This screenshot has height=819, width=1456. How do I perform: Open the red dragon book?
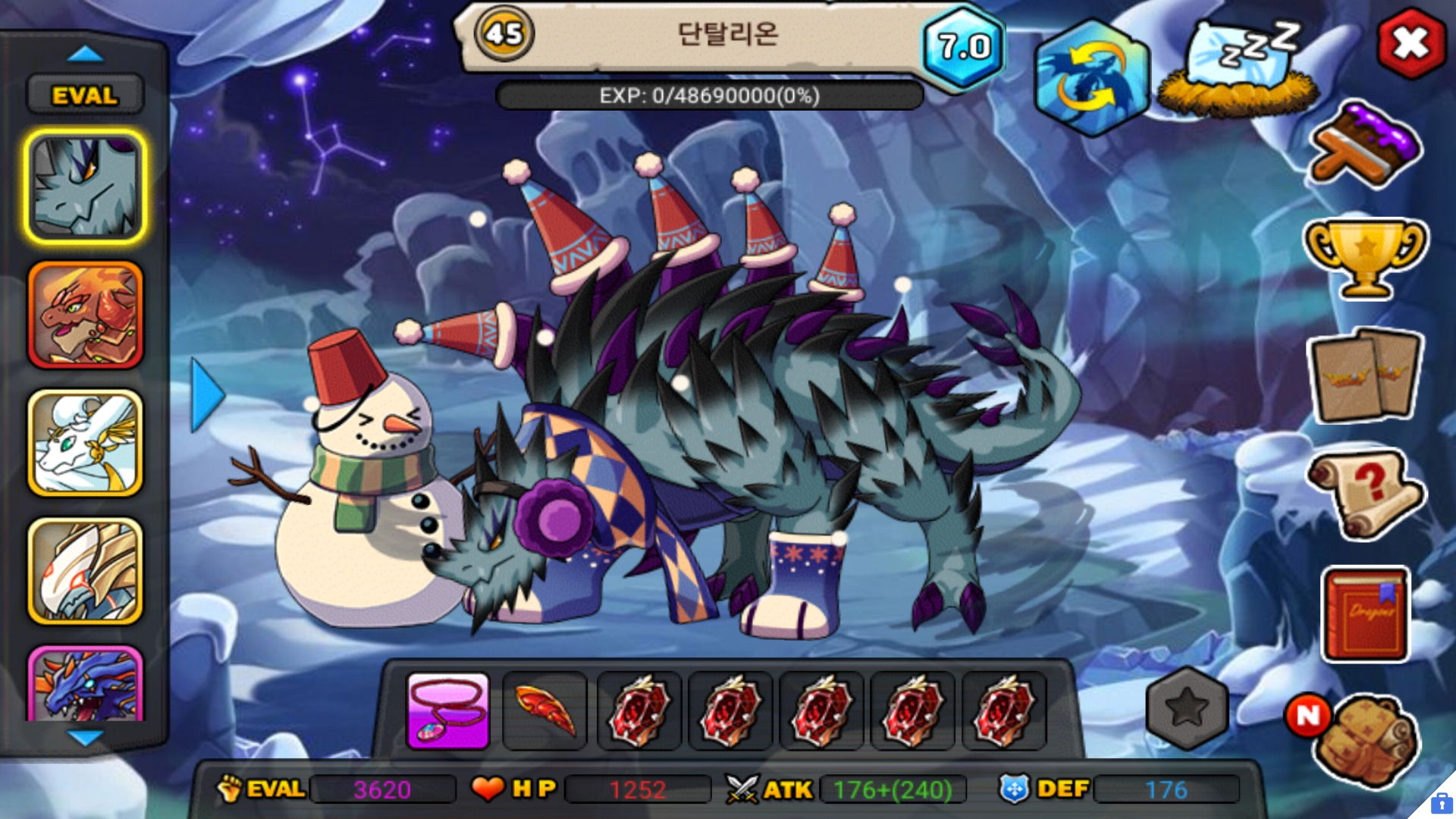tap(1365, 614)
